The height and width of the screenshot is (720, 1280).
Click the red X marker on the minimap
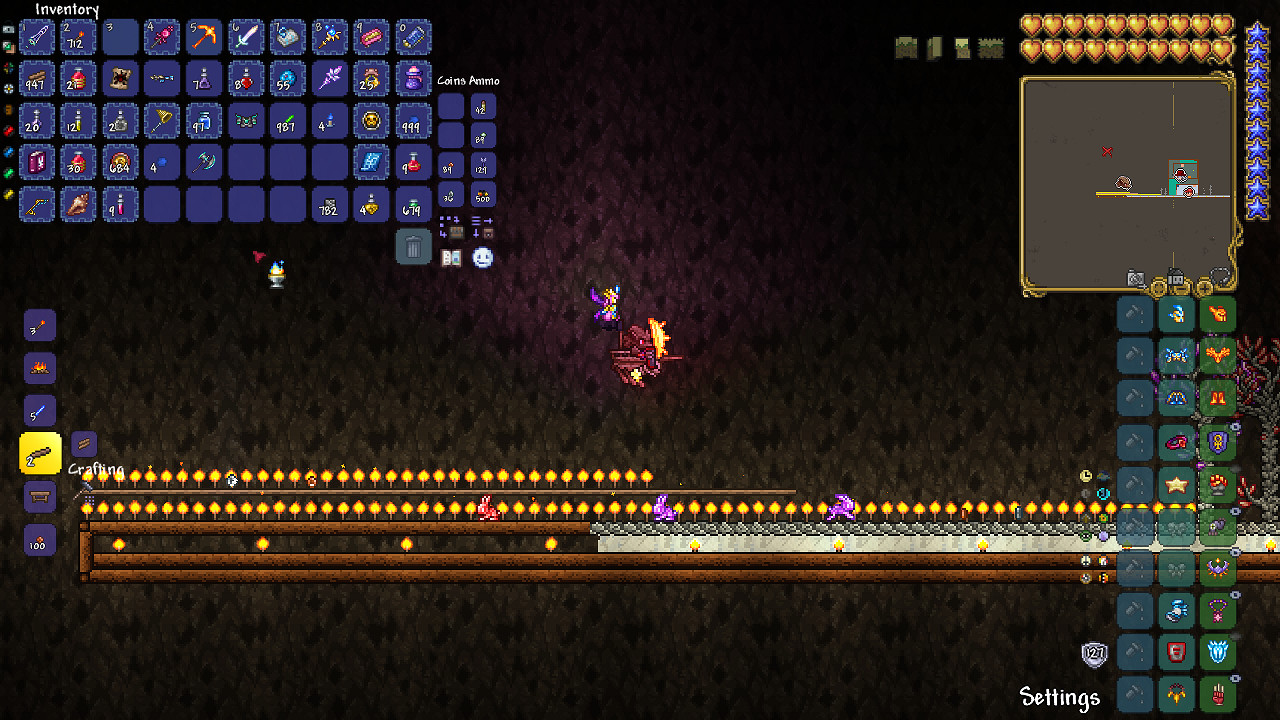pyautogui.click(x=1108, y=151)
